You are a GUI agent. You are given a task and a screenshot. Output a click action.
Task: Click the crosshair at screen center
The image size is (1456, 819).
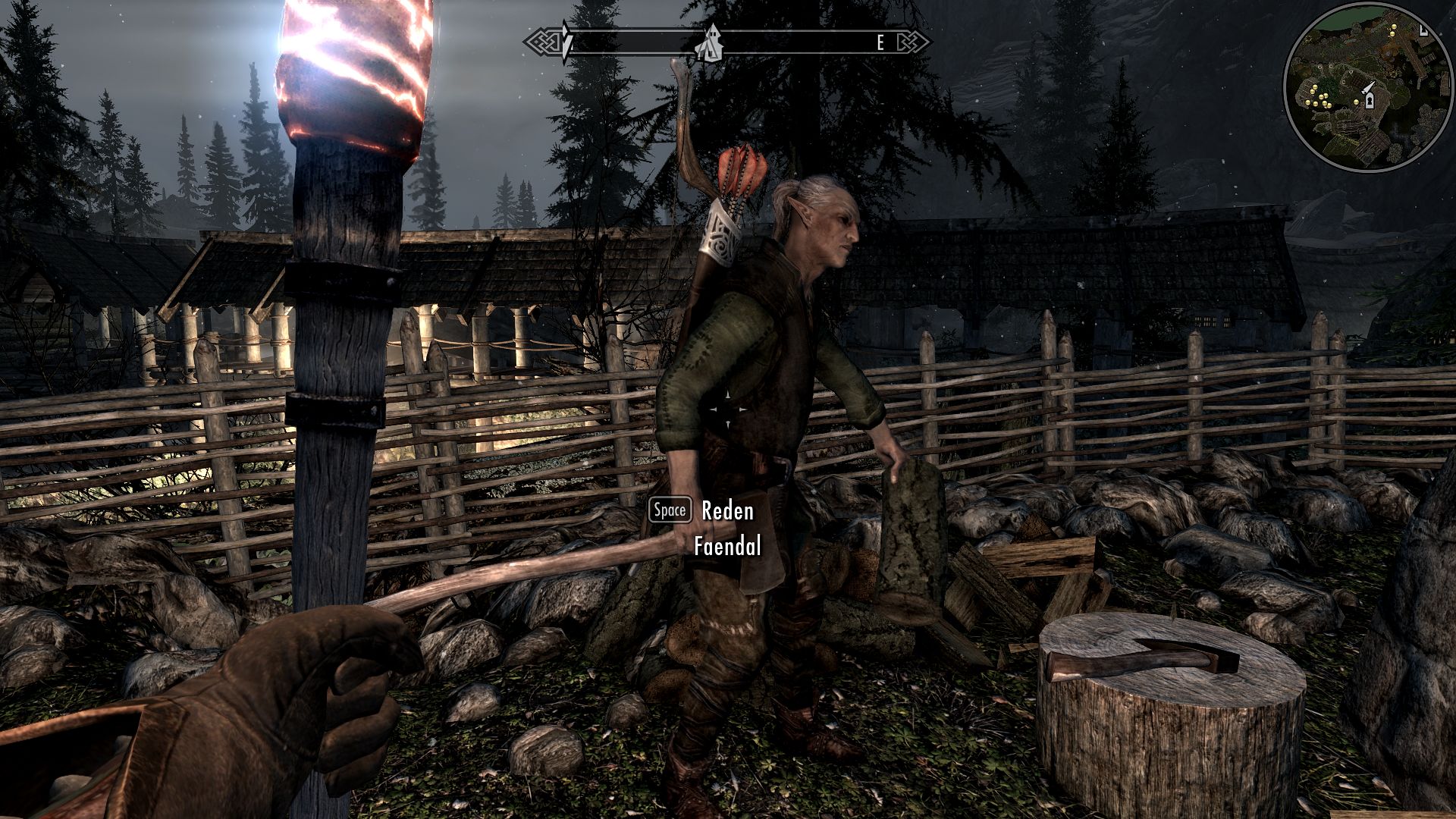click(730, 409)
